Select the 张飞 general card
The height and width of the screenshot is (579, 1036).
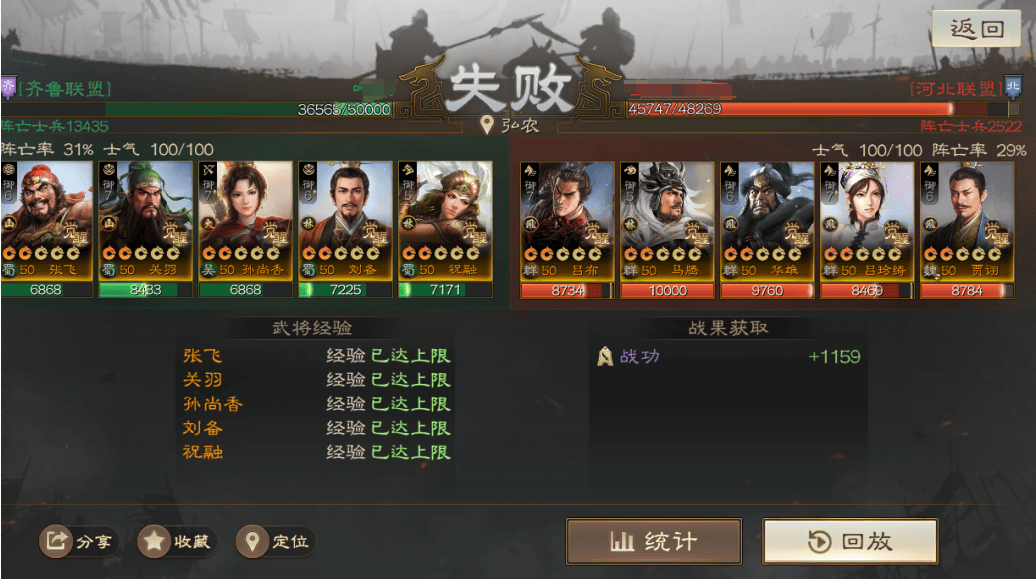tap(46, 220)
